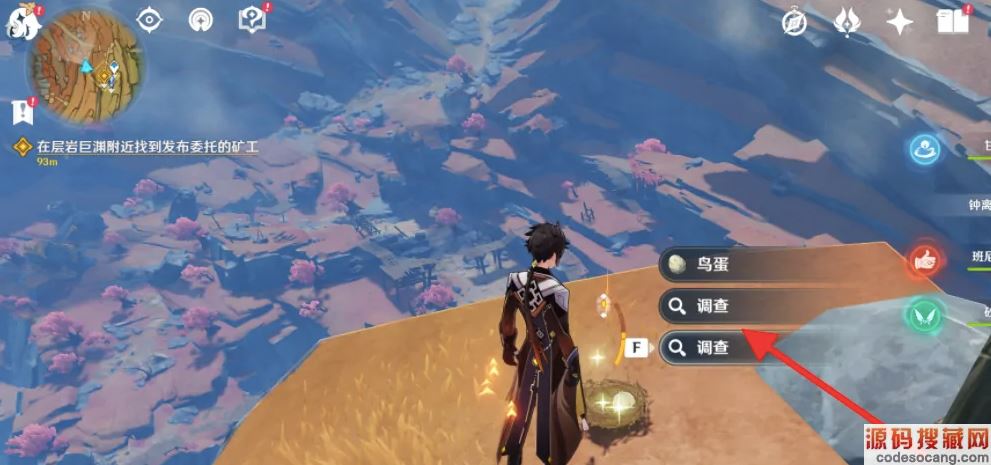This screenshot has height=465, width=991.
Task: Open the compass events icon
Action: click(x=796, y=22)
